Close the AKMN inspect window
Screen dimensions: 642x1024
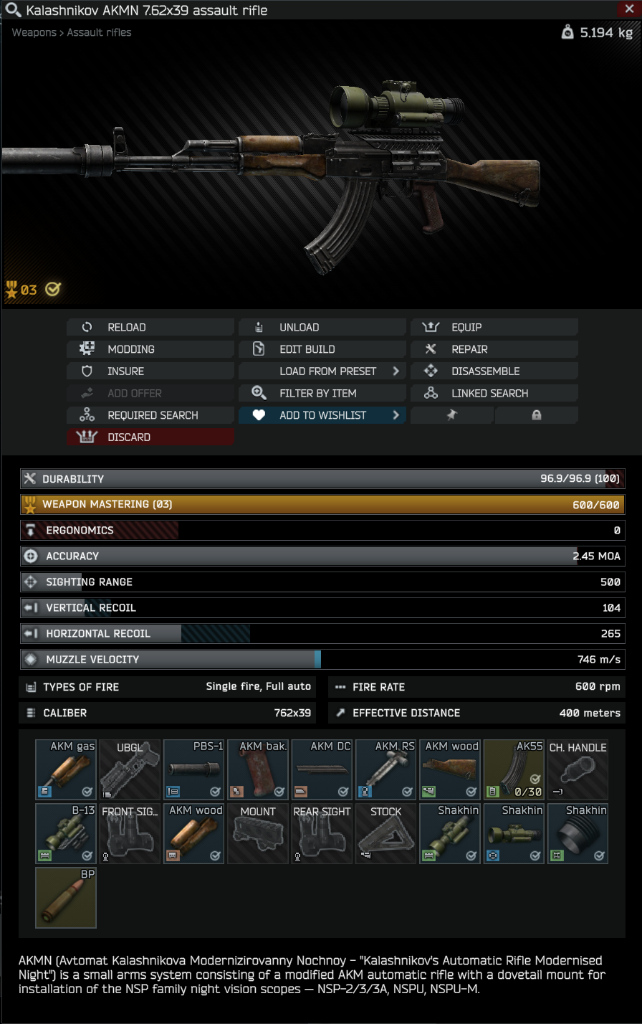628,9
